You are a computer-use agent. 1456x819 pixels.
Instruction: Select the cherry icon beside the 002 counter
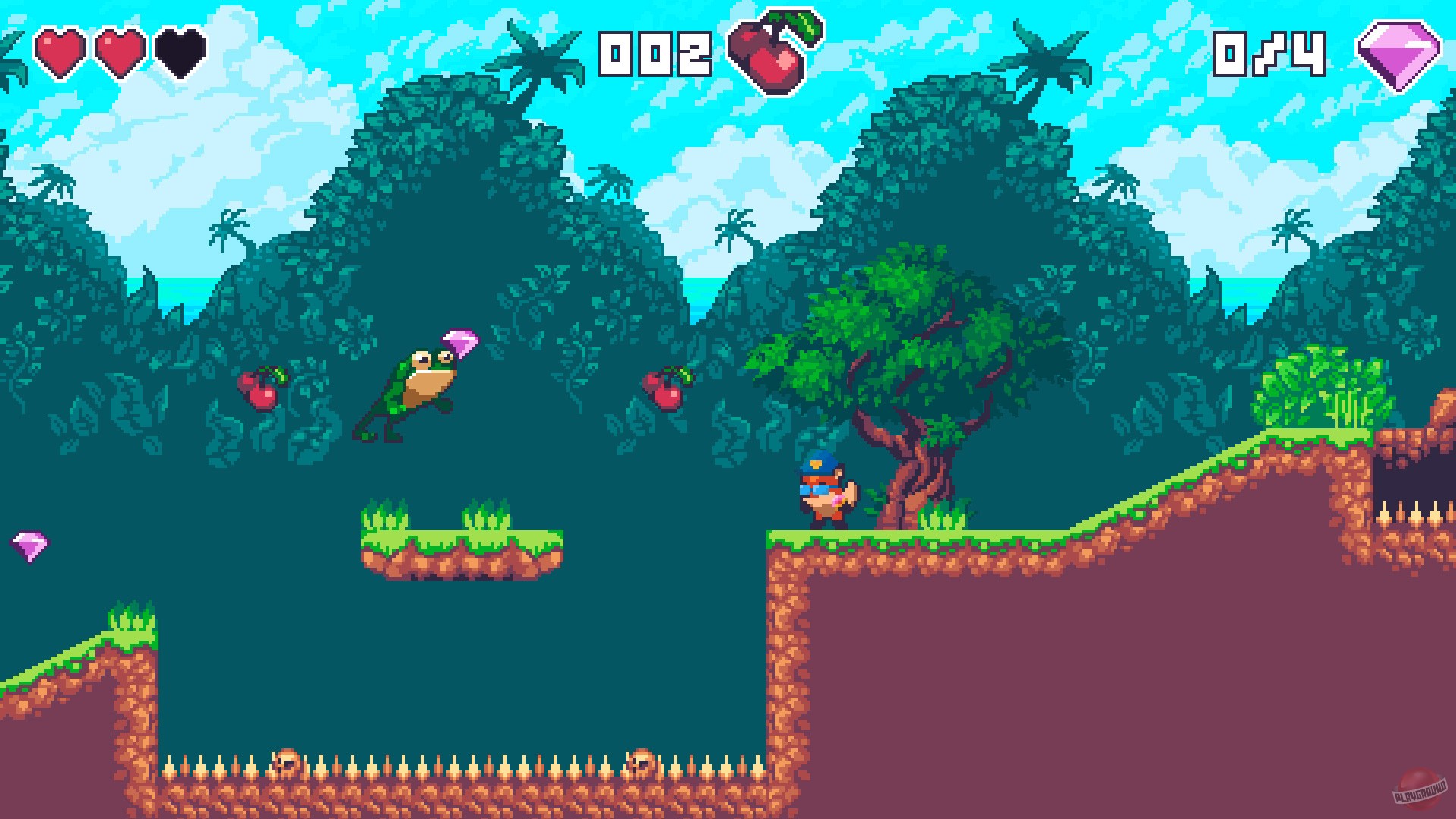[x=766, y=53]
